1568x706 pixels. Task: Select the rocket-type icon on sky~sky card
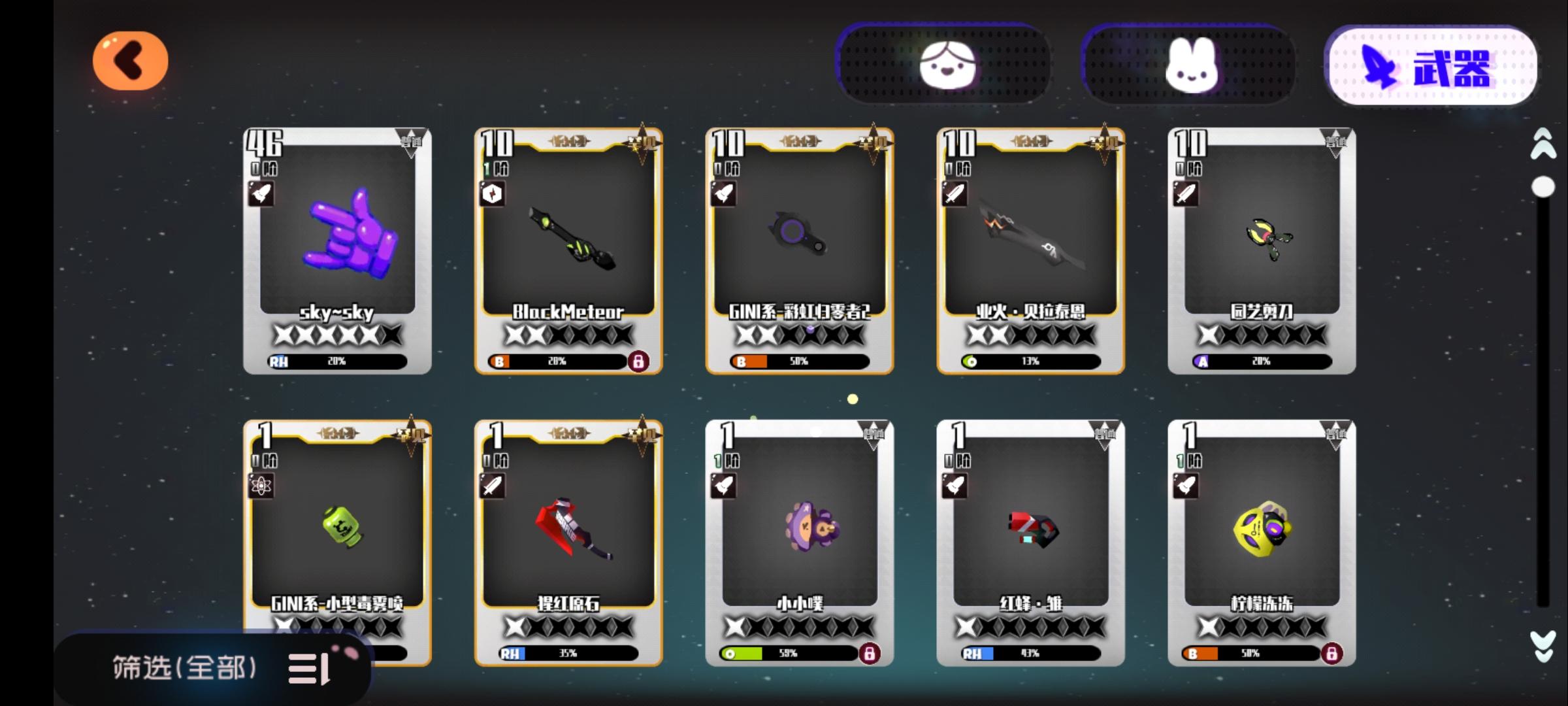263,194
